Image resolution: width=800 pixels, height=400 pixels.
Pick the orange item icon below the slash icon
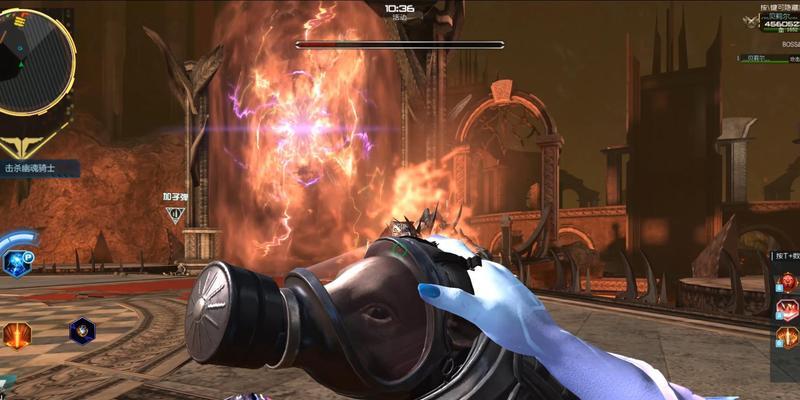click(x=788, y=339)
